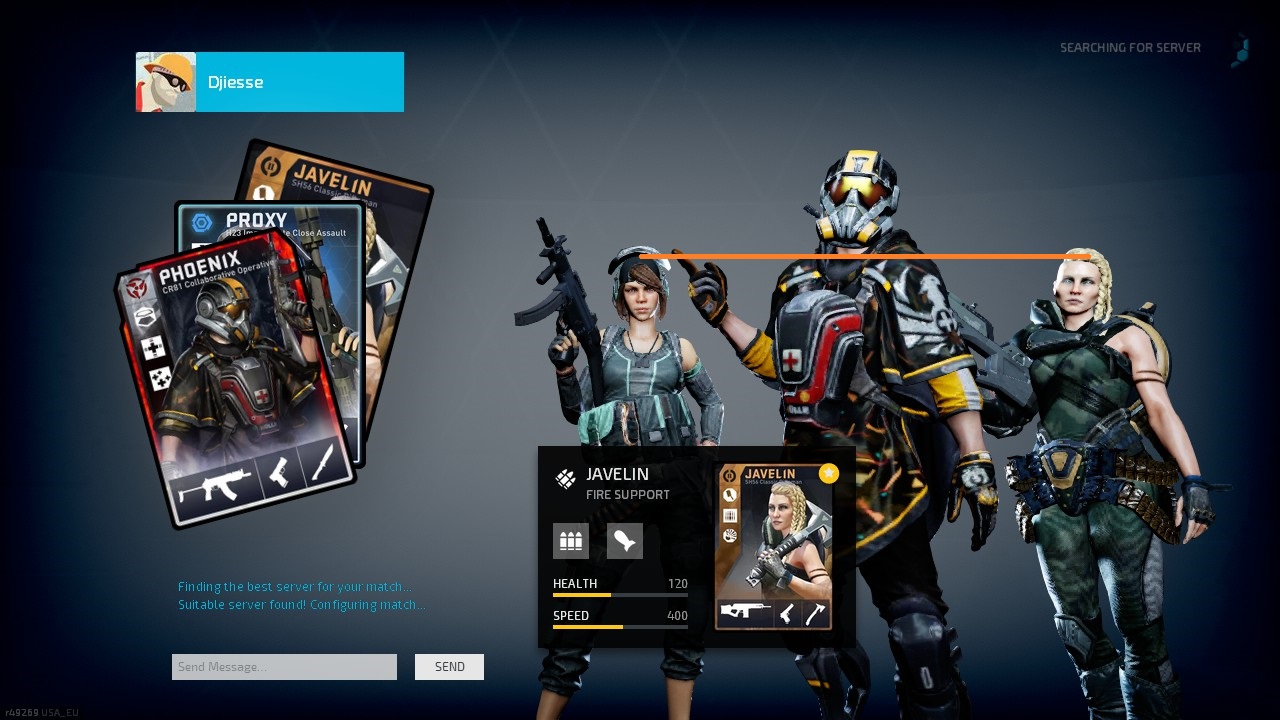View the Javelin card in info panel
Image resolution: width=1280 pixels, height=720 pixels.
point(775,546)
